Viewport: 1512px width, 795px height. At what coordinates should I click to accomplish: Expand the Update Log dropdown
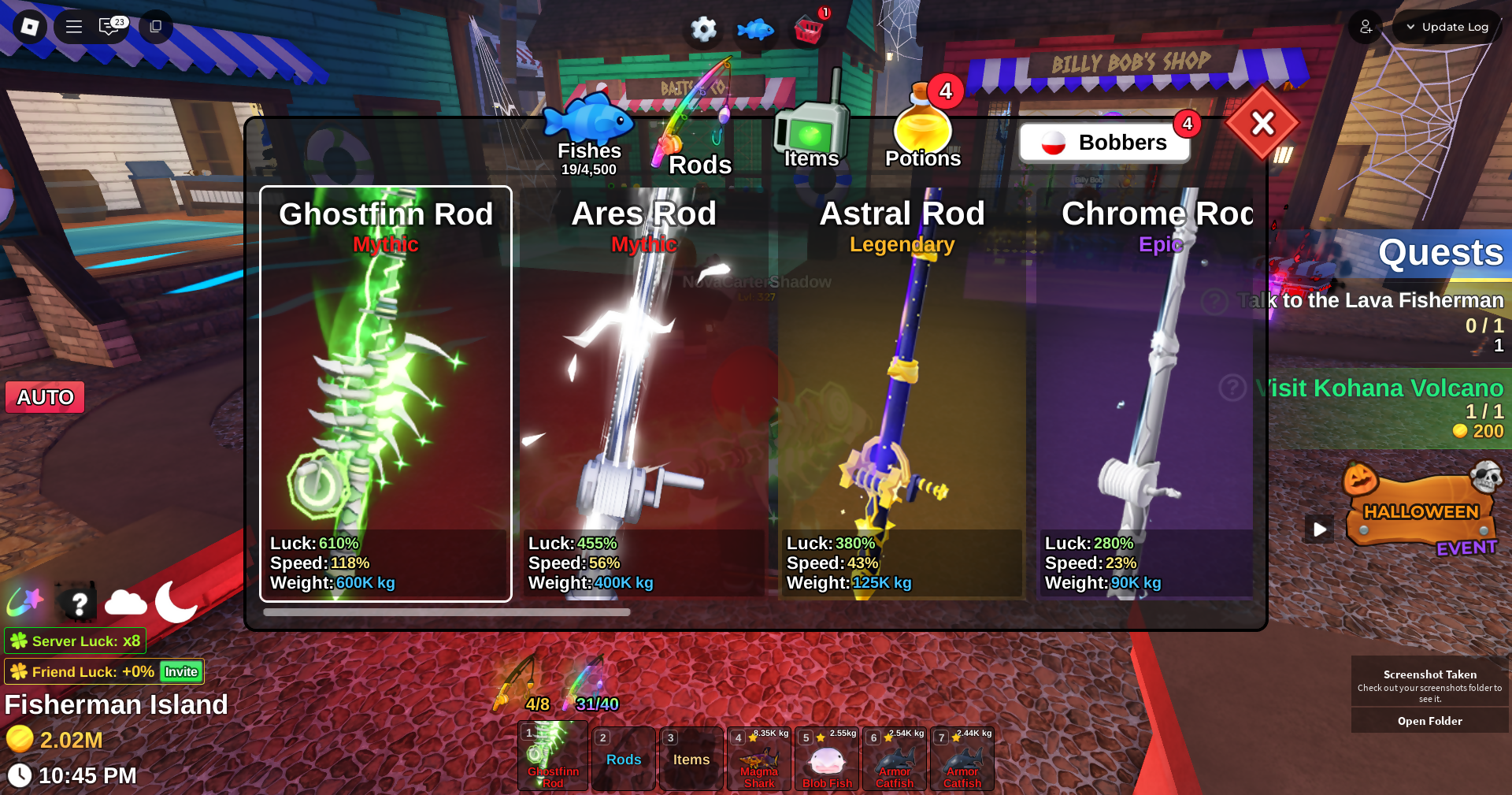point(1447,27)
